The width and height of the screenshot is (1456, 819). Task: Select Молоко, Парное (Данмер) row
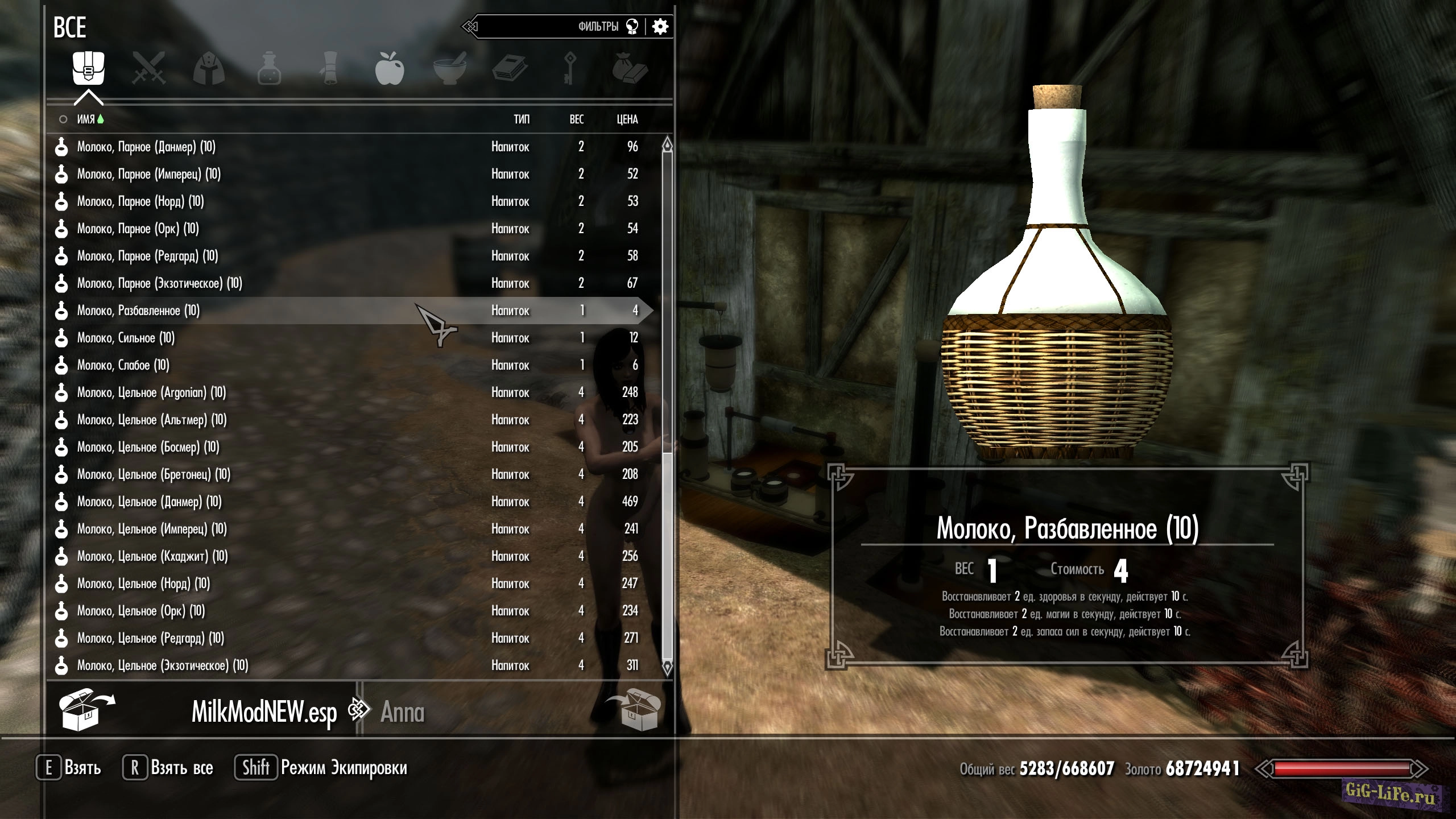coord(146,147)
